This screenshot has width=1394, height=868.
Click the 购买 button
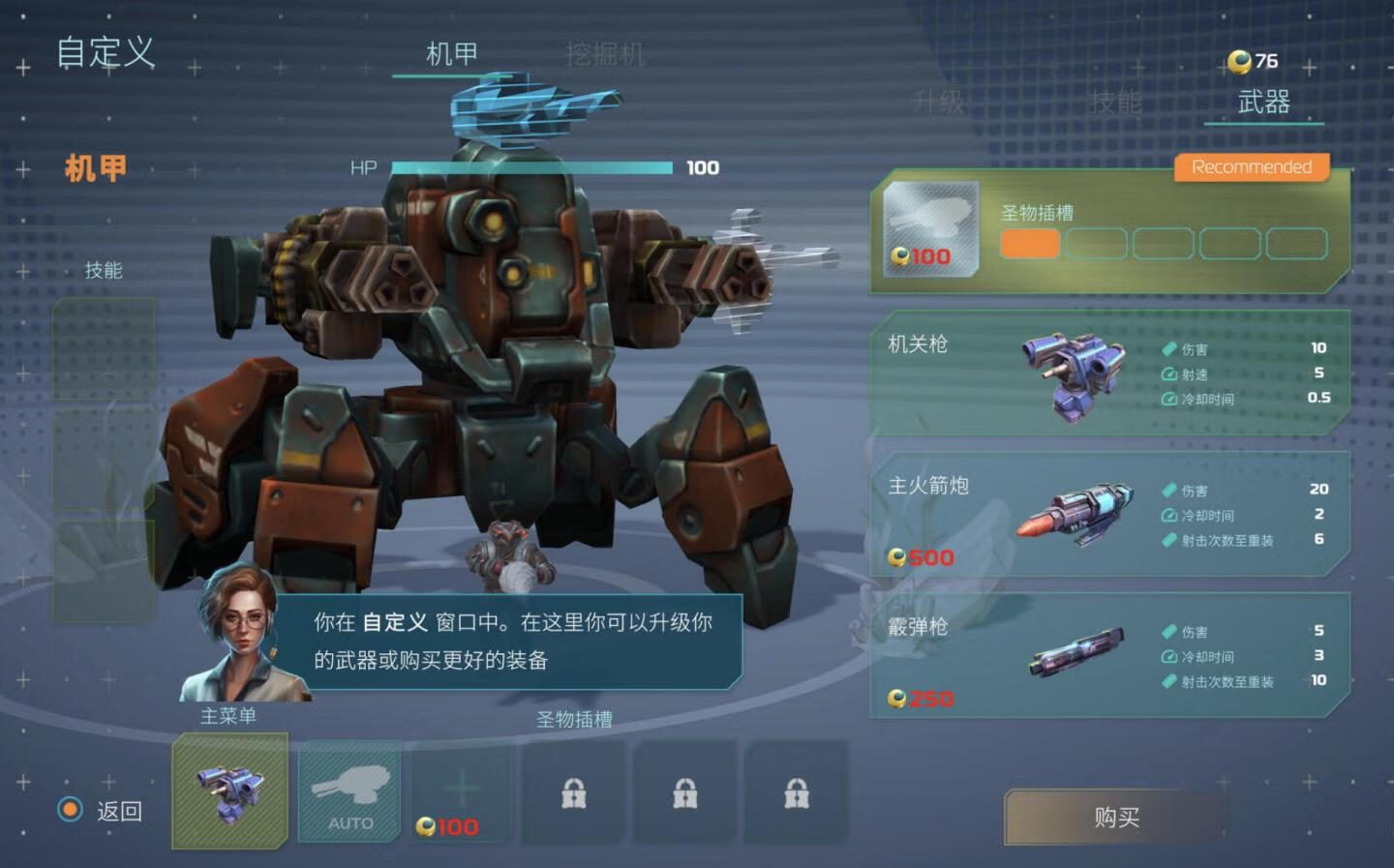pos(1116,818)
